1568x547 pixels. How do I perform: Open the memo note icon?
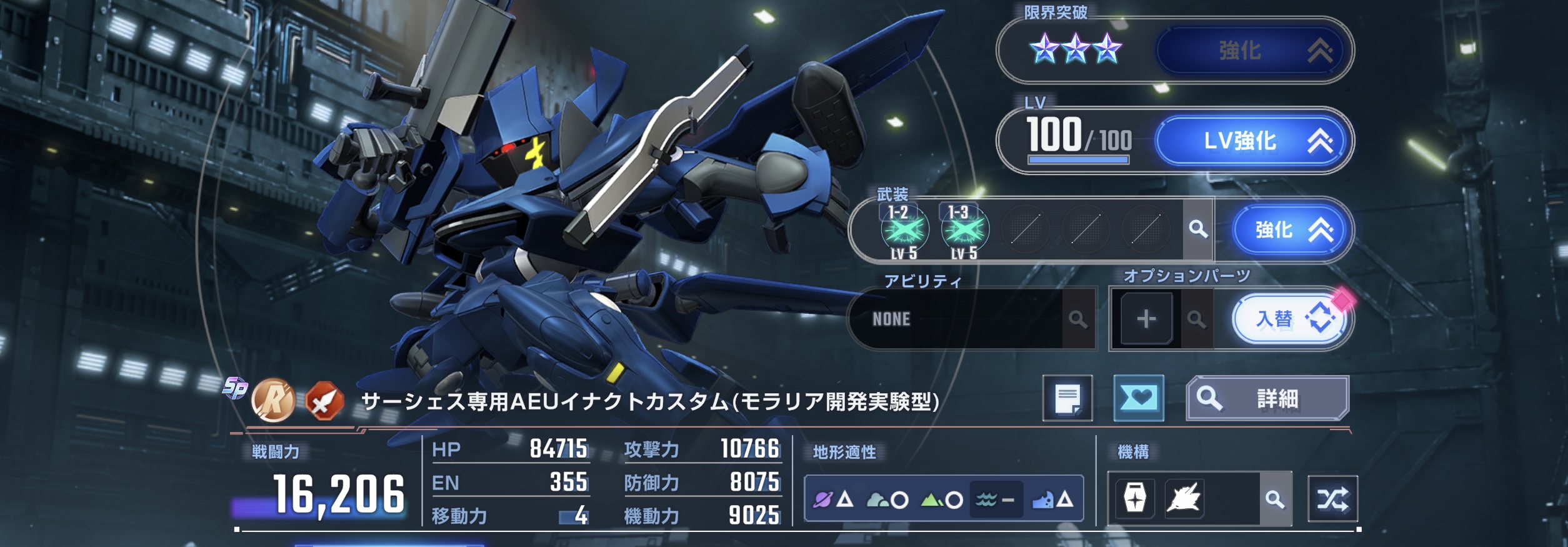click(1067, 398)
